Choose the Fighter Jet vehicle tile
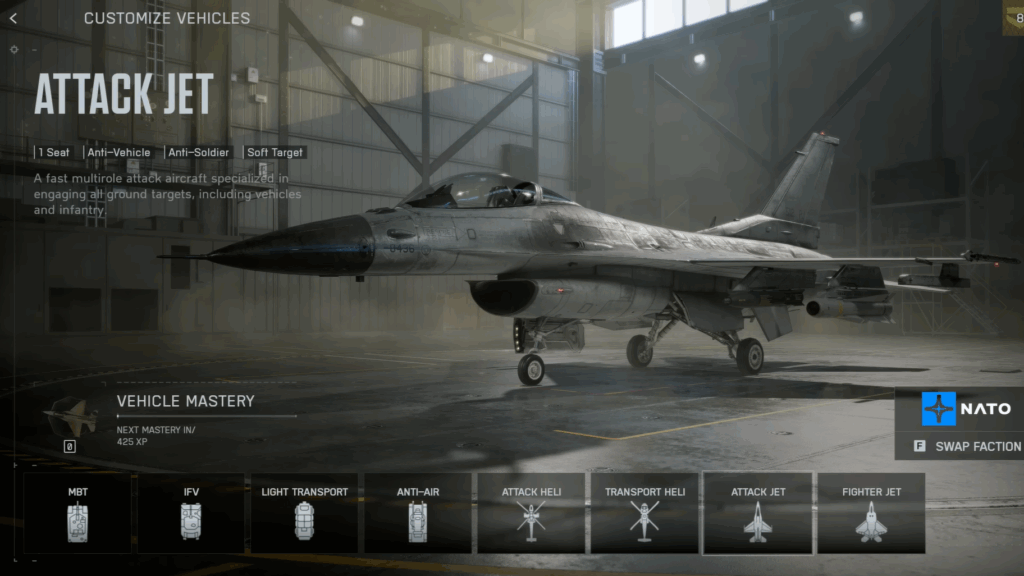Screen dimensions: 1024x576 click(871, 513)
